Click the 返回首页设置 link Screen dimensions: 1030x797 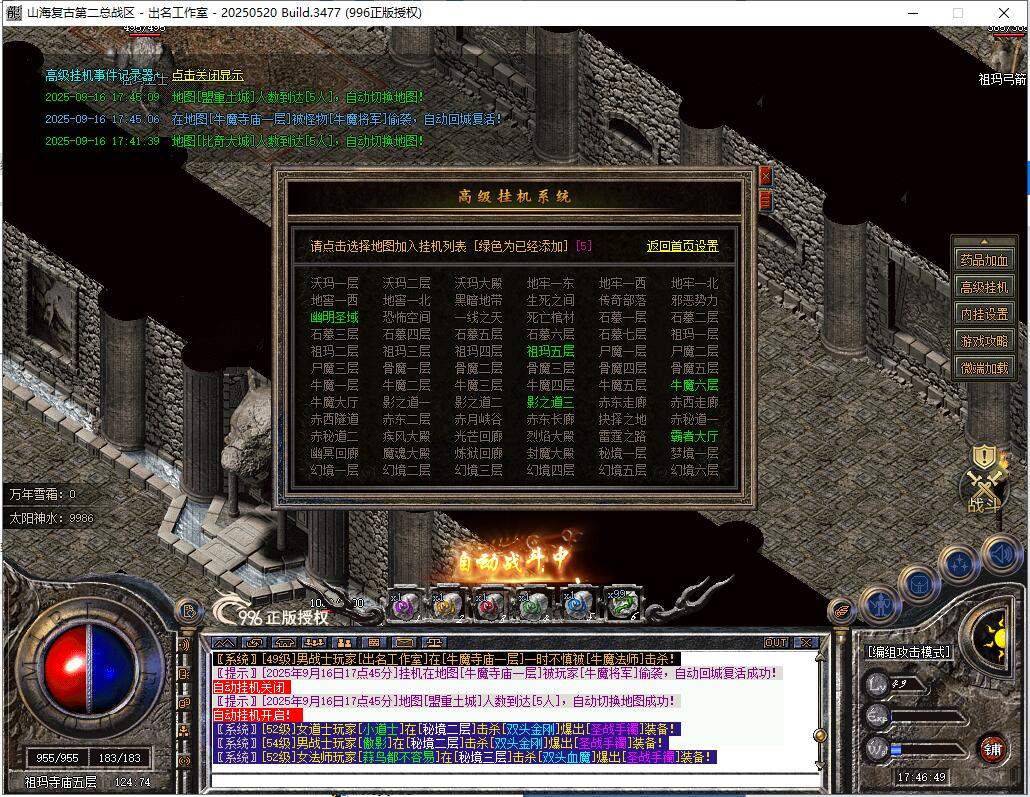tap(682, 246)
